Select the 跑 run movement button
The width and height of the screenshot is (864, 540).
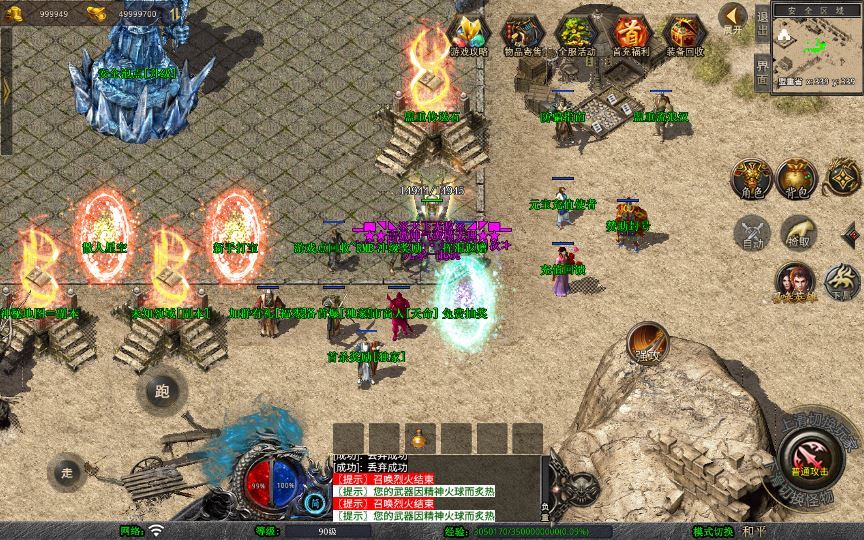coord(161,390)
